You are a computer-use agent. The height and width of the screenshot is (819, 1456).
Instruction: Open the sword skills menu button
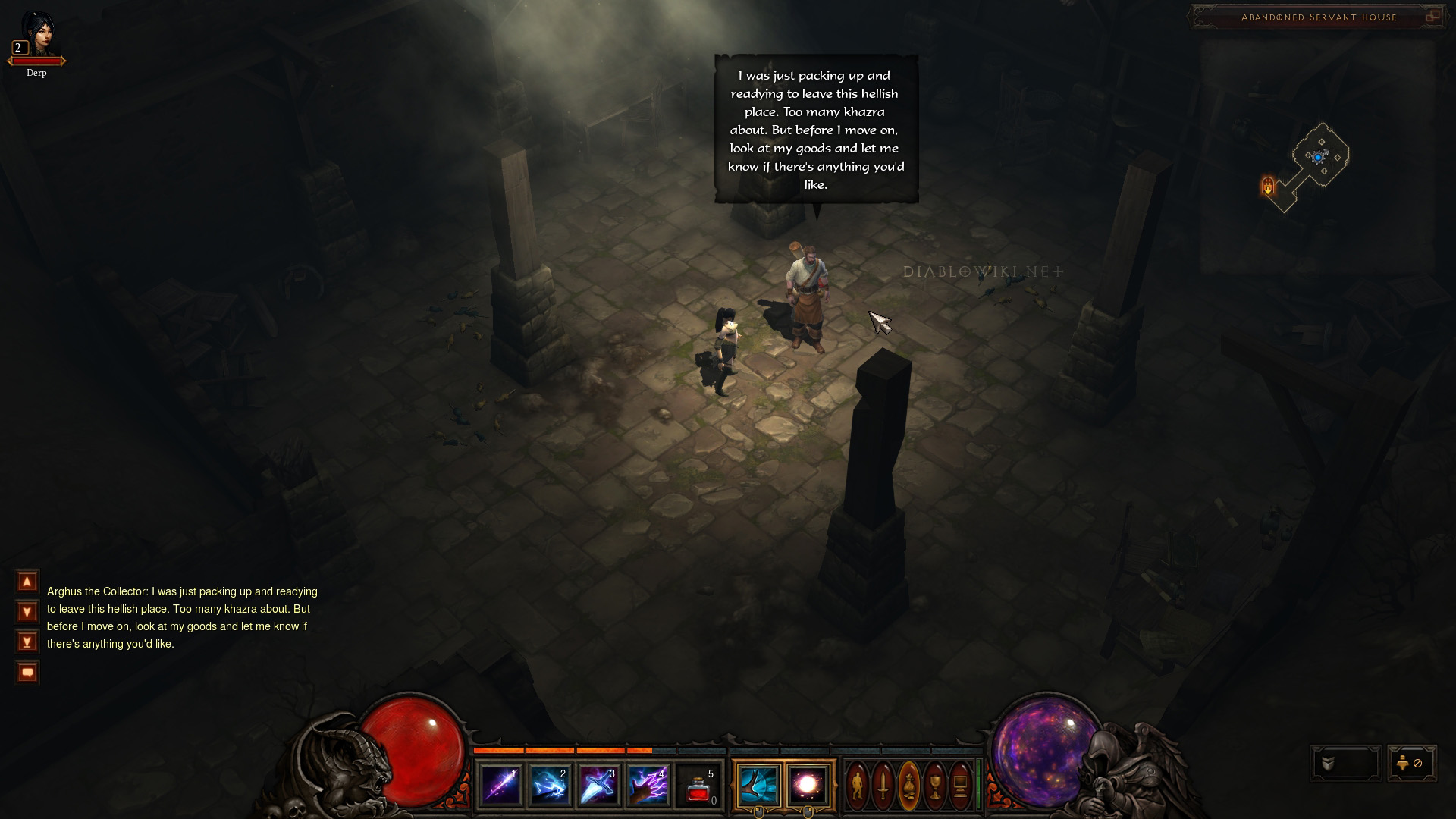point(883,786)
